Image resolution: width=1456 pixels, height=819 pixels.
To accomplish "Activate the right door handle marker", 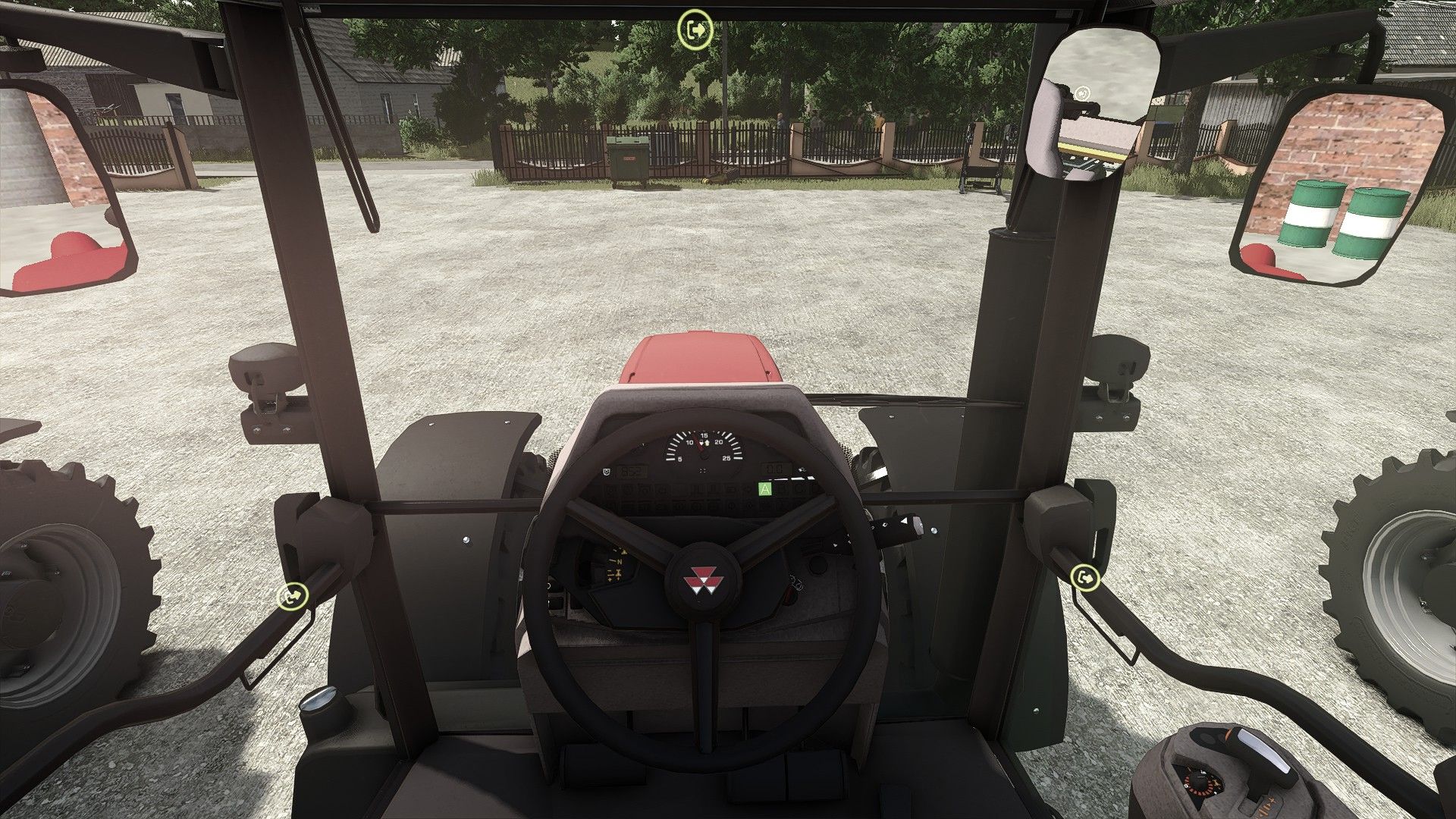I will [x=1084, y=578].
